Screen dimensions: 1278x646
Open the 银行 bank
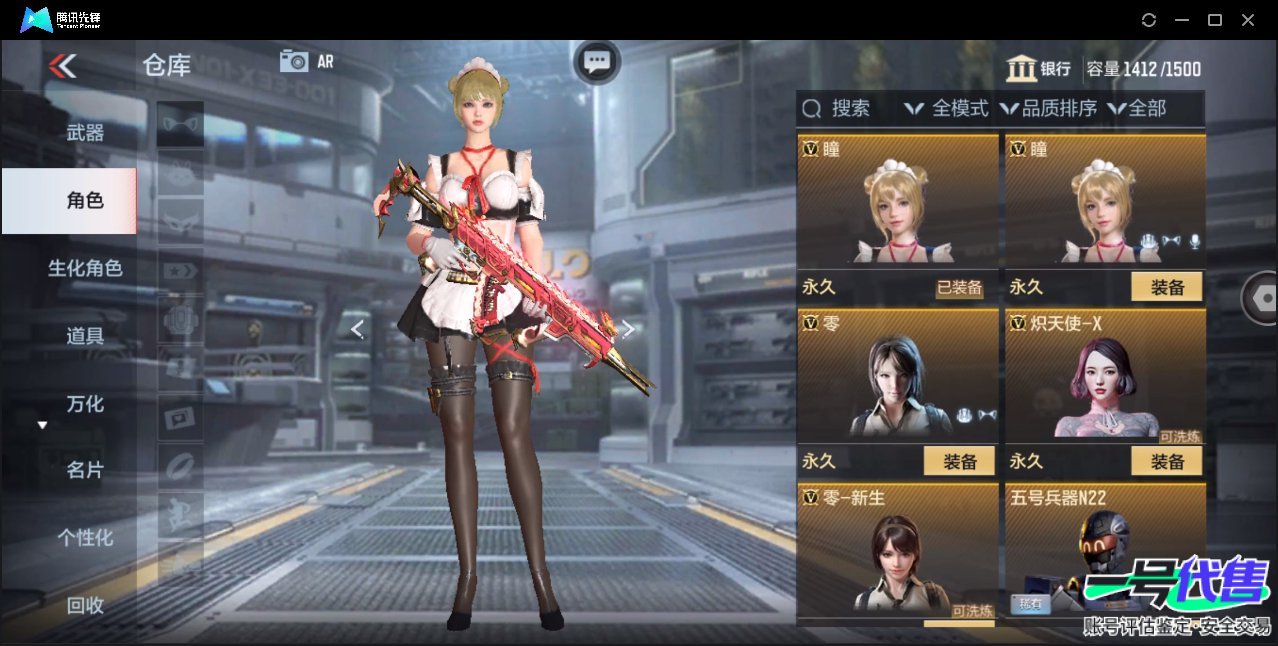coord(1038,69)
